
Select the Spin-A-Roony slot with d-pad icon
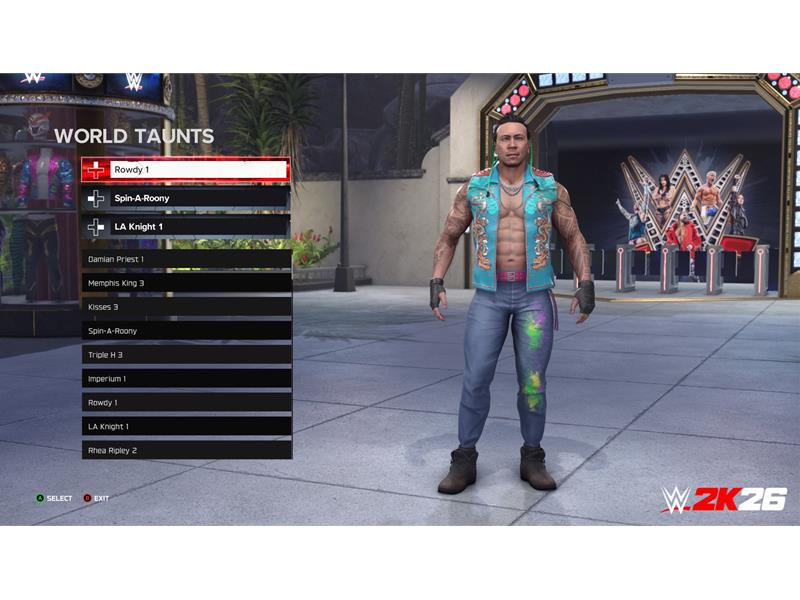coord(186,198)
